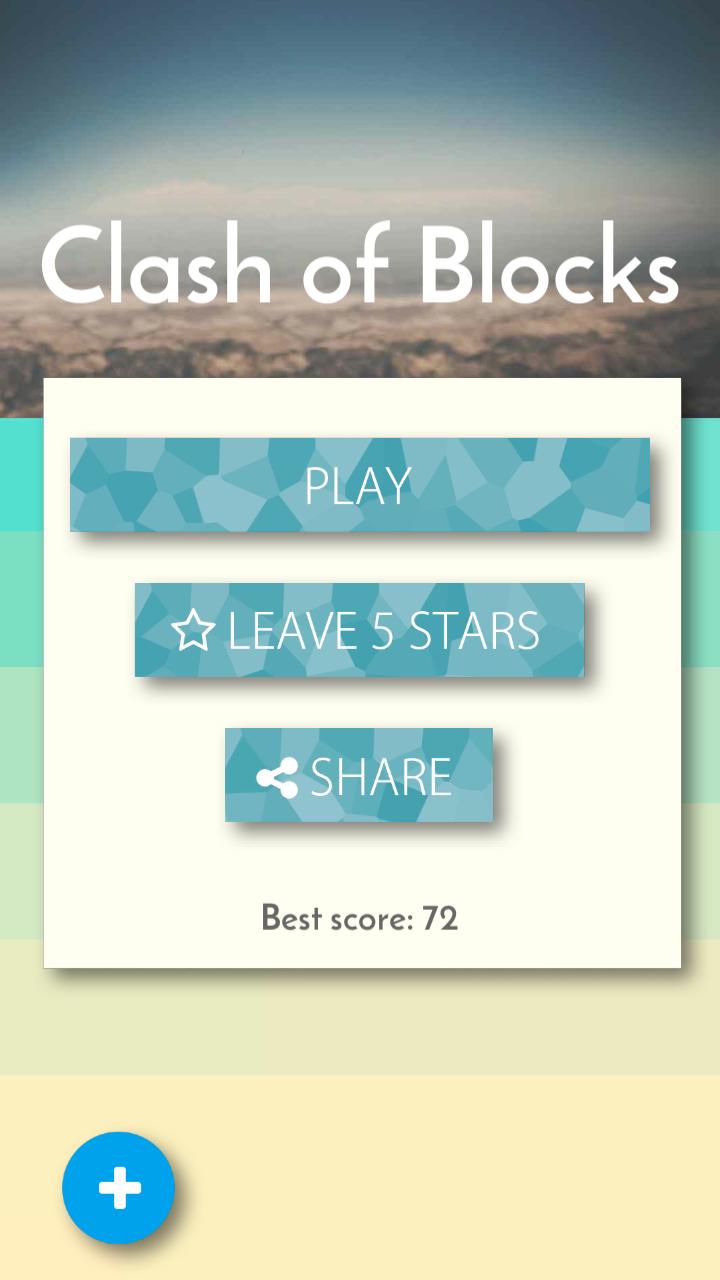Tap the Leave 5 Stars button
This screenshot has width=720, height=1280.
click(359, 630)
